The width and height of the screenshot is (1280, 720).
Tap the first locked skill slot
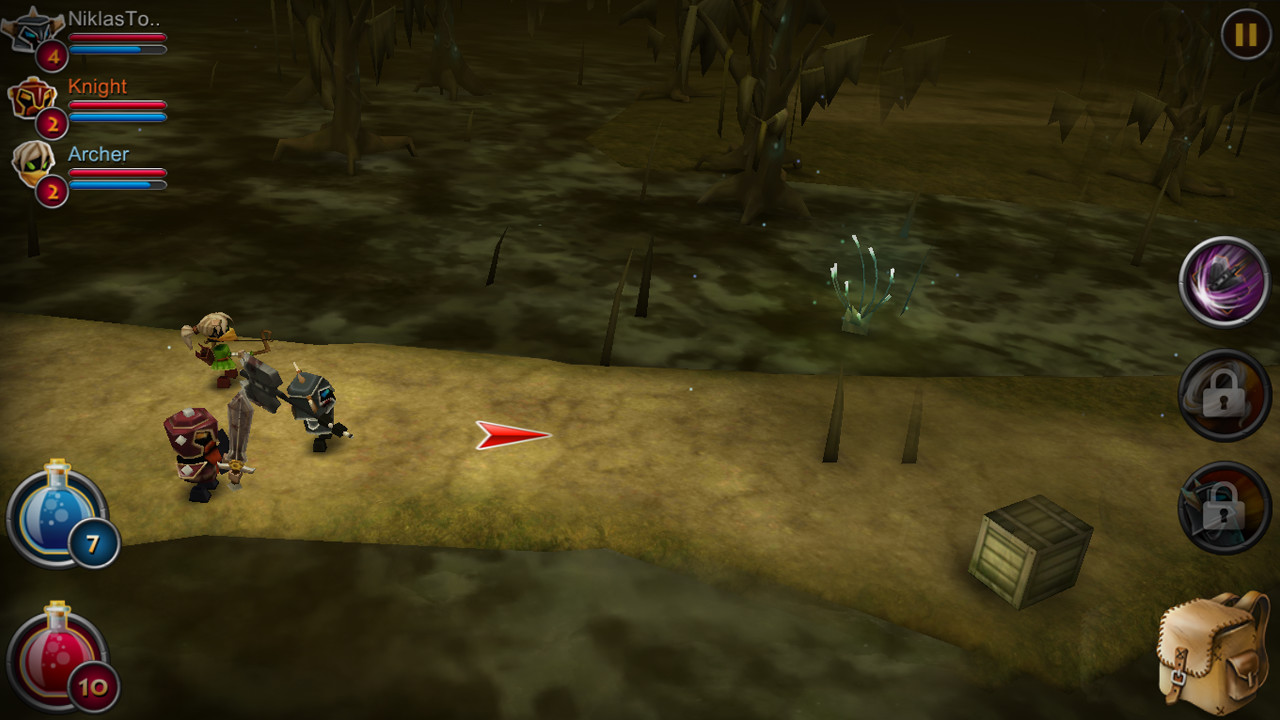pos(1223,396)
